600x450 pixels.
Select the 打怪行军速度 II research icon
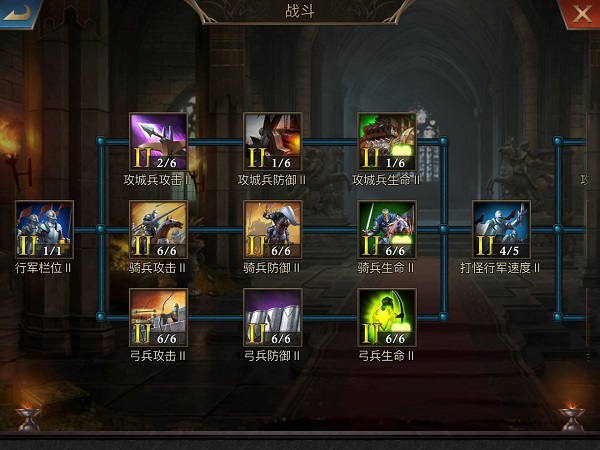point(501,230)
